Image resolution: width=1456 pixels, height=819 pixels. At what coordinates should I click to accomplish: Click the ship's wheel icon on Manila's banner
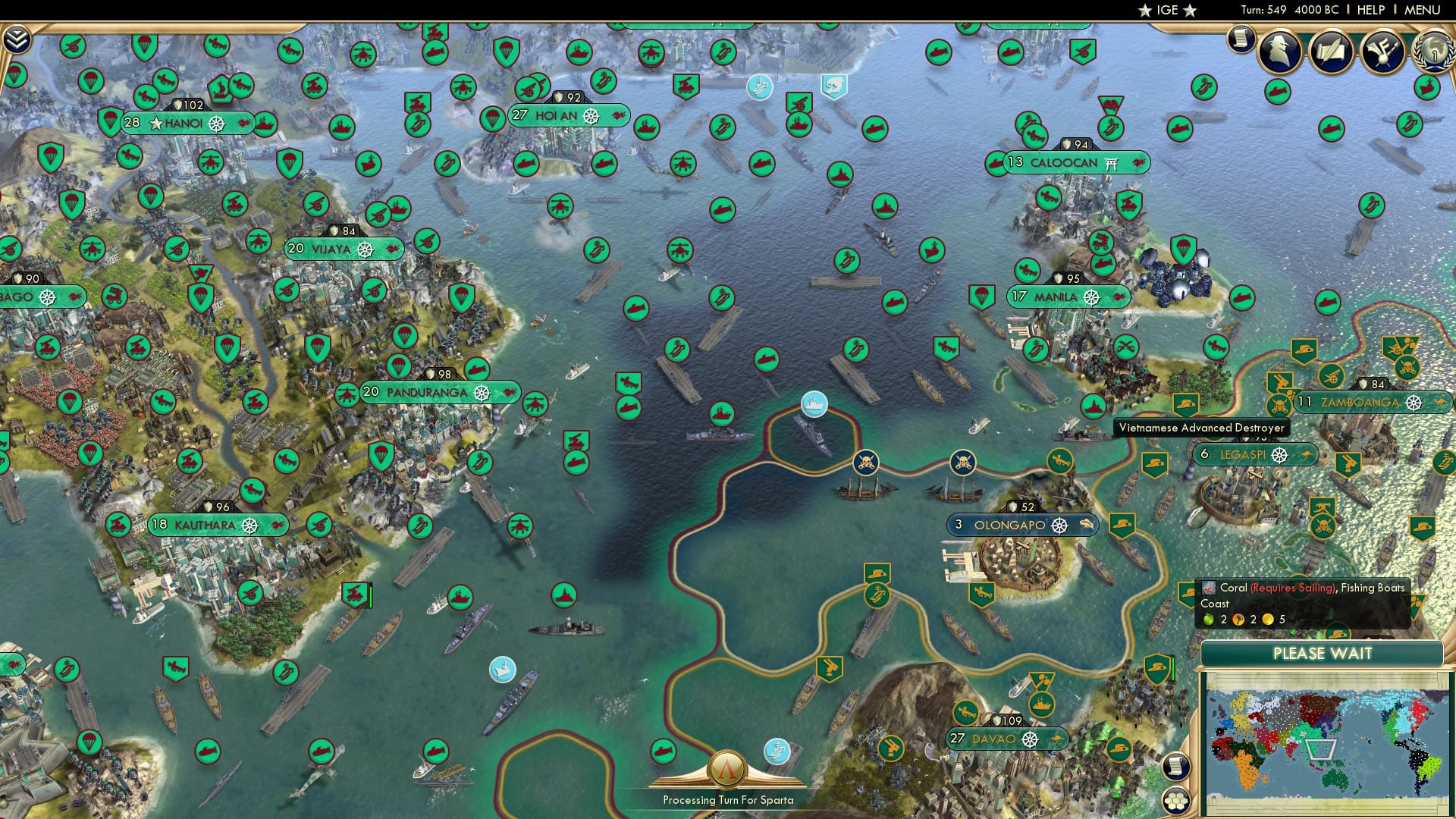point(1090,297)
